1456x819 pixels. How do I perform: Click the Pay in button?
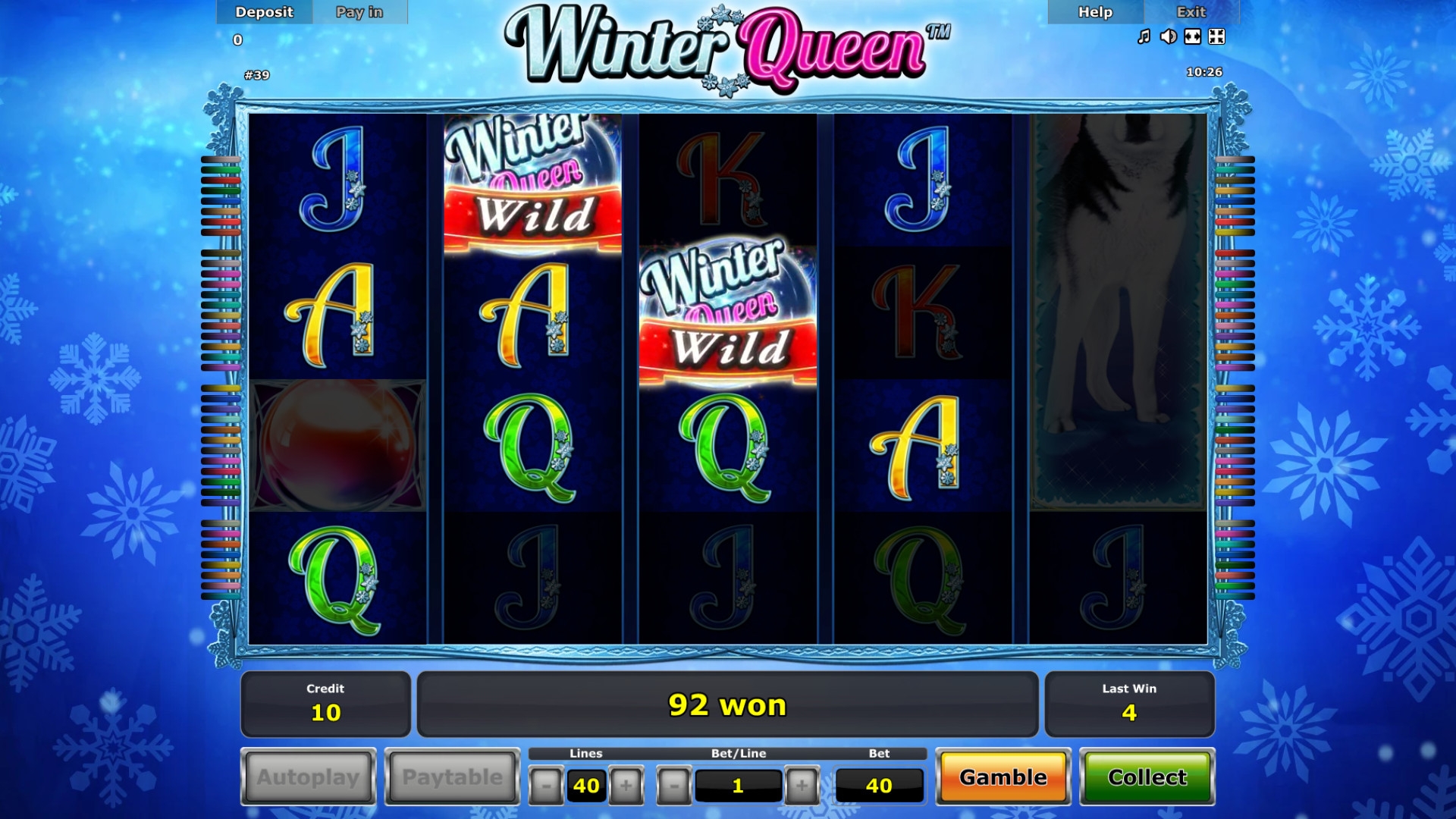tap(359, 12)
